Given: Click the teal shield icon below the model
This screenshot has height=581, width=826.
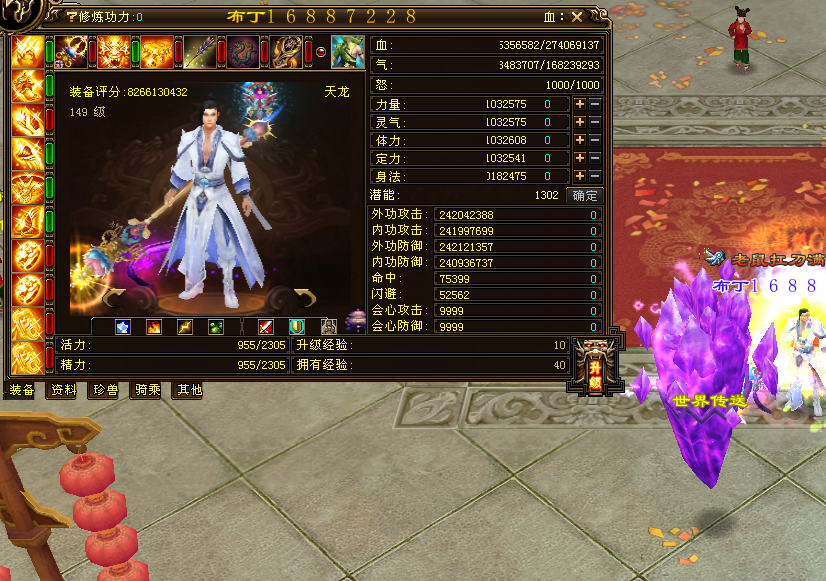Looking at the screenshot, I should click(297, 326).
